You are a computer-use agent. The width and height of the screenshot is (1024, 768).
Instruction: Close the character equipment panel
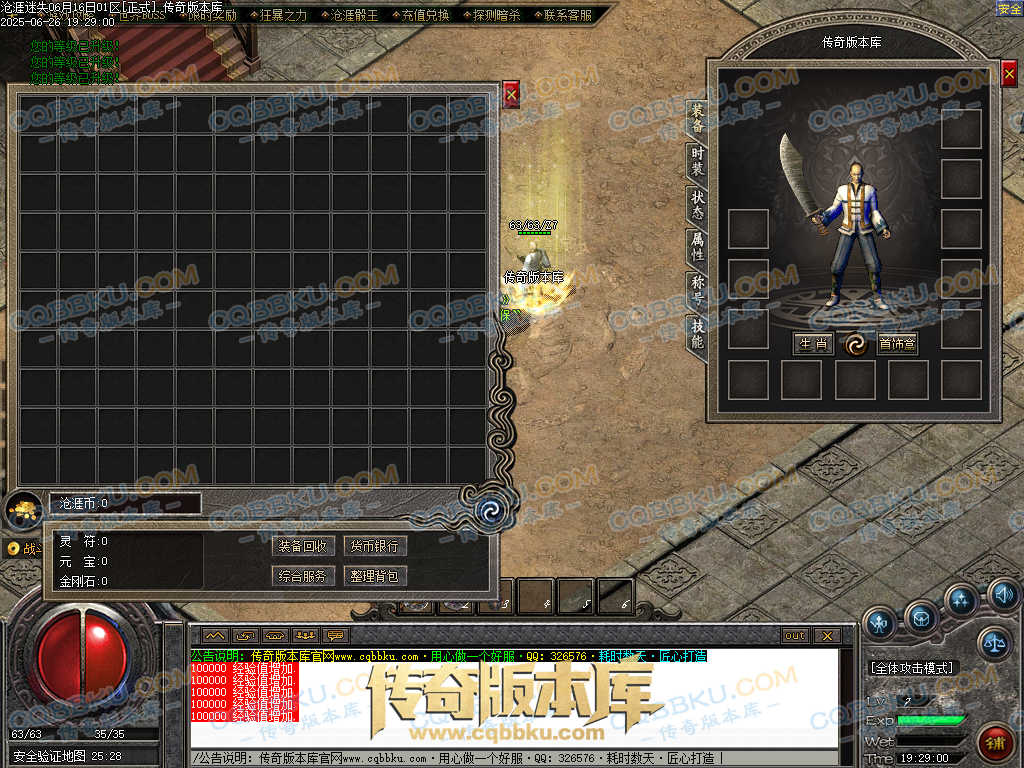[x=1009, y=73]
